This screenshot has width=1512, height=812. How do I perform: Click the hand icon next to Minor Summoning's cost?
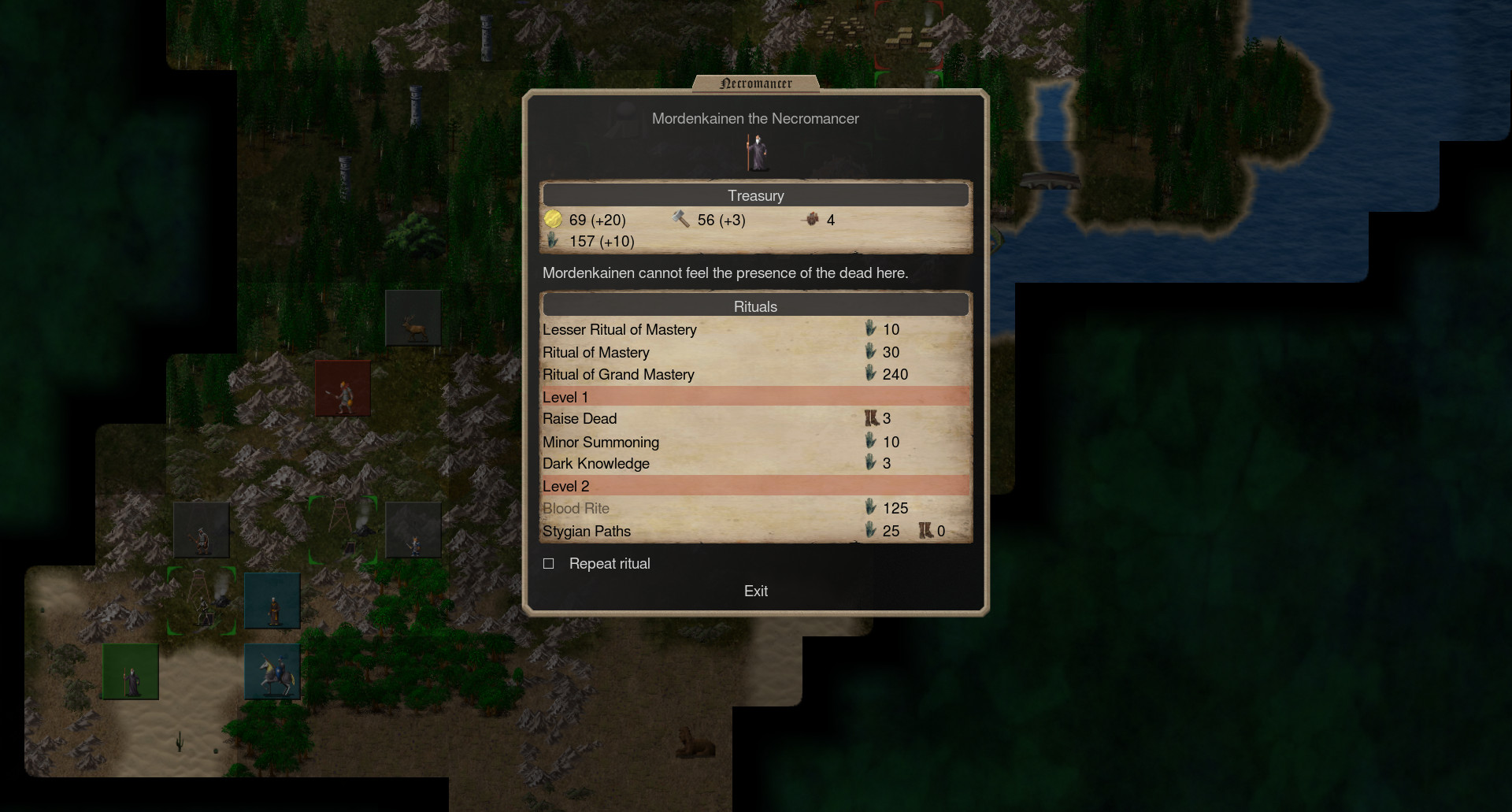click(x=871, y=442)
